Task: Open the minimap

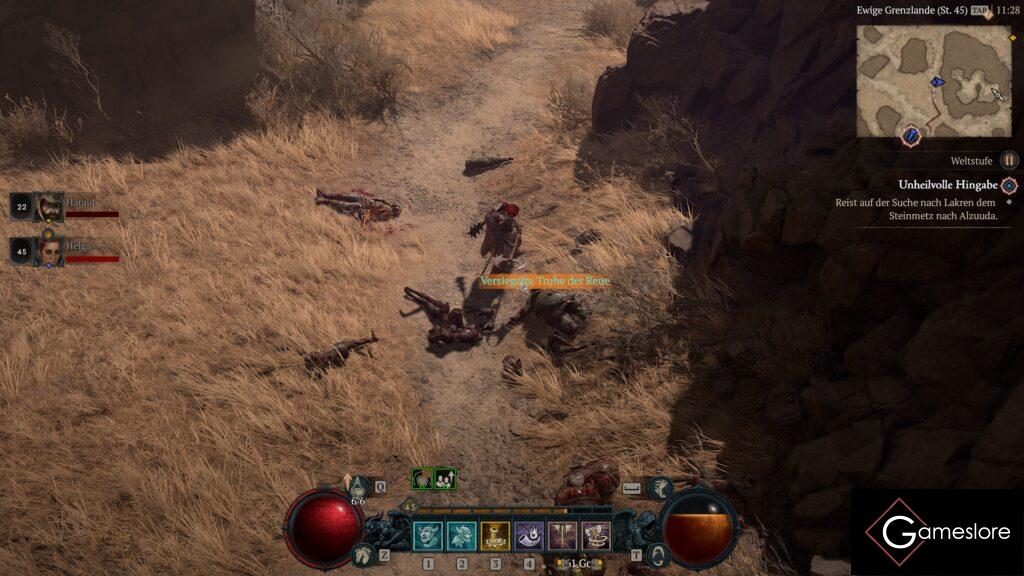Action: (933, 80)
